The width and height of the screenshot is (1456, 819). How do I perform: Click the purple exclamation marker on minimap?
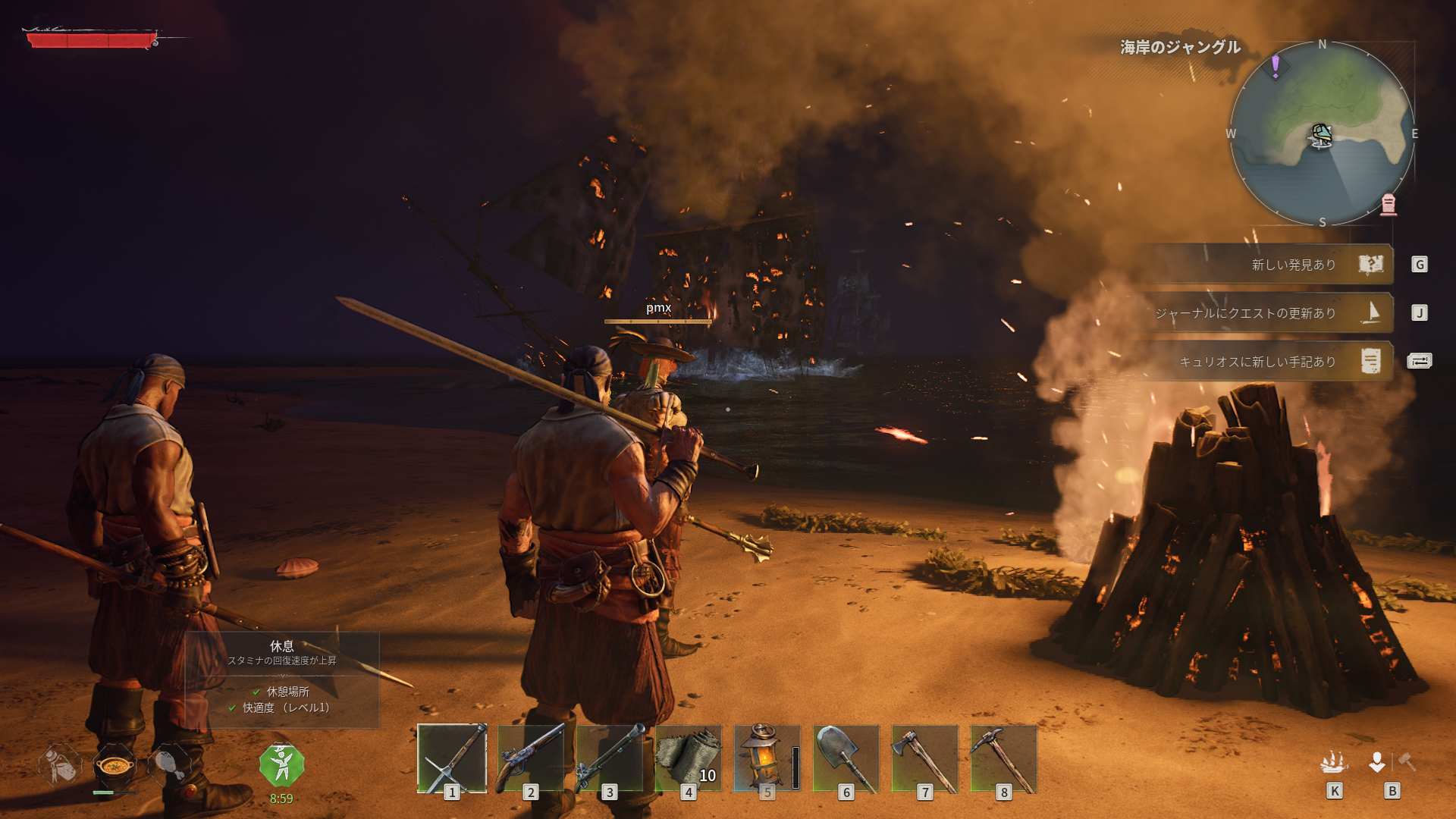1276,65
